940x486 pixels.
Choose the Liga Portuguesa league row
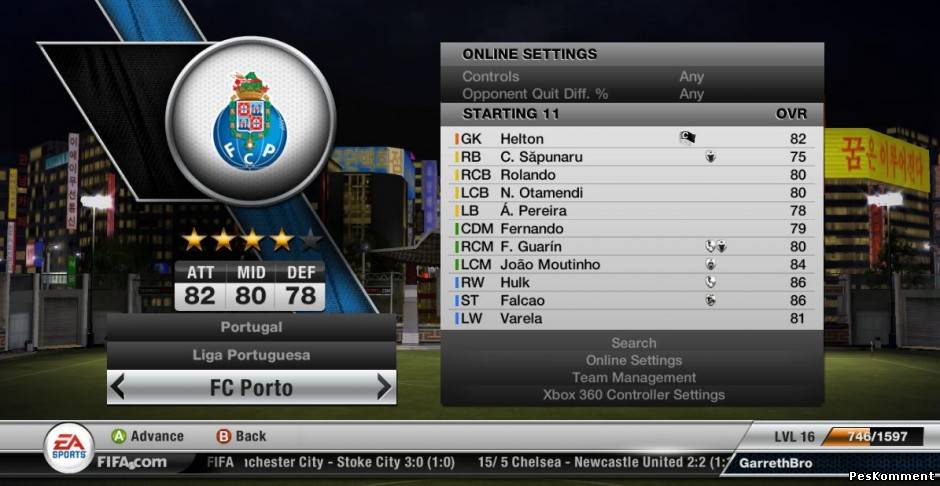point(251,355)
